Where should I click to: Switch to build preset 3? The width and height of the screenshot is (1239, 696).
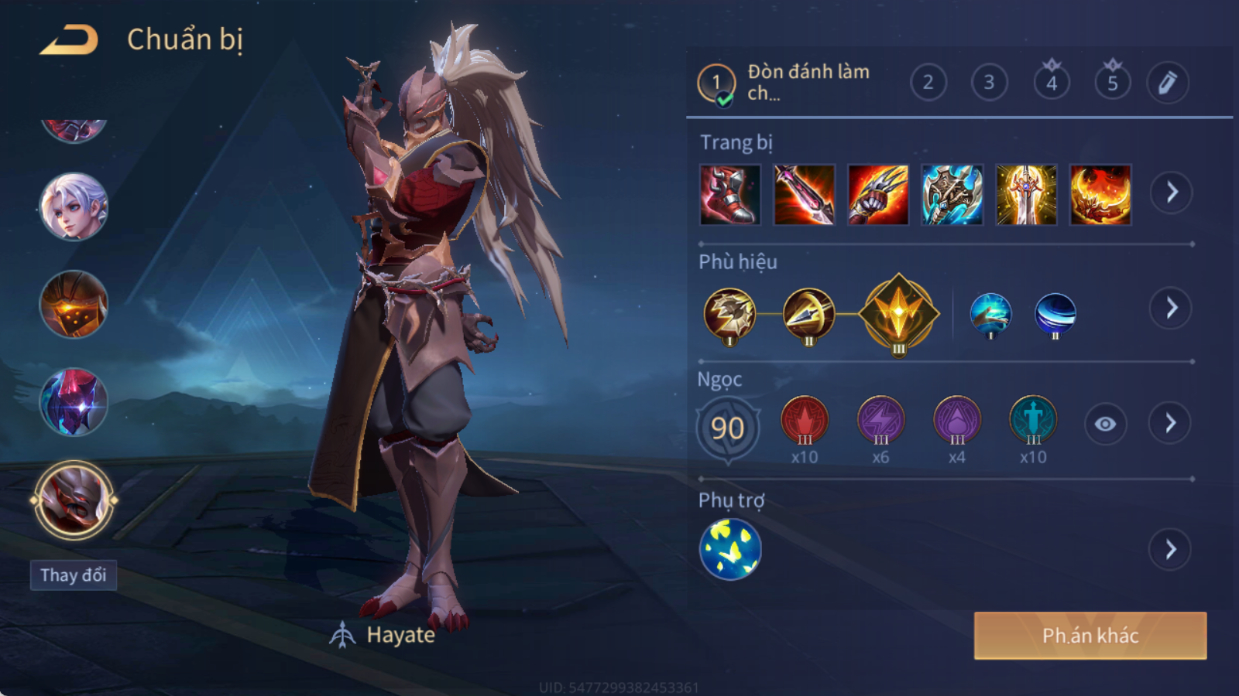pyautogui.click(x=989, y=82)
